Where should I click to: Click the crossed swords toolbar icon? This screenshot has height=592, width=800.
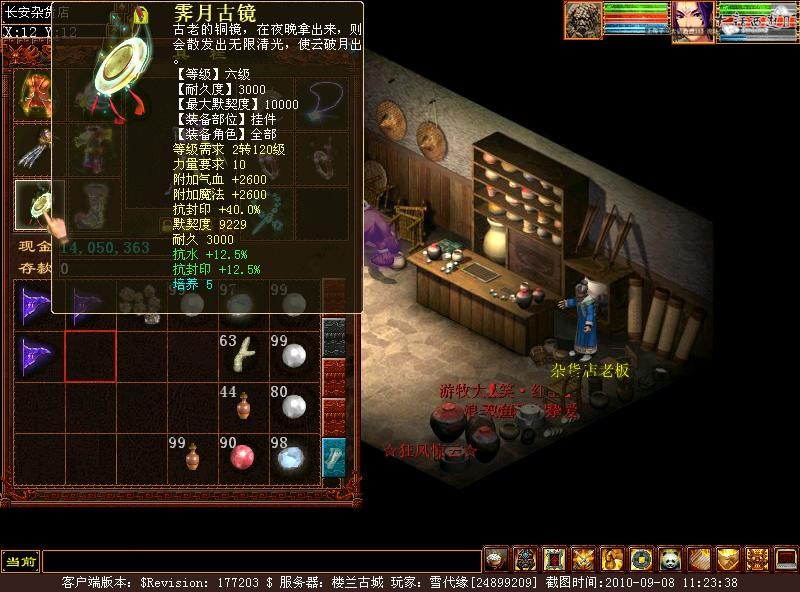[583, 559]
